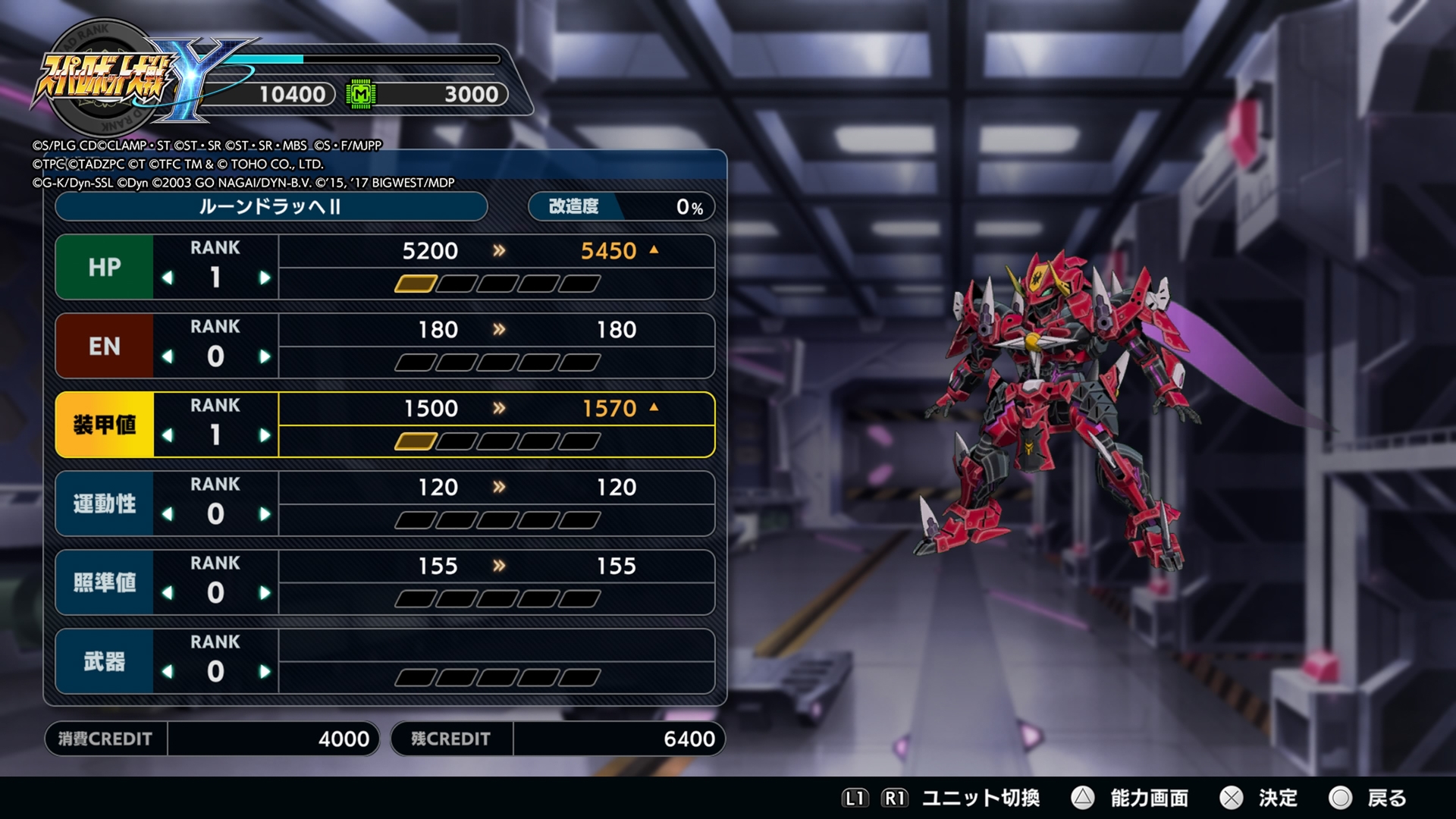Select the 装甲値 armor stat label
Screen dimensions: 1456x819
tap(103, 425)
